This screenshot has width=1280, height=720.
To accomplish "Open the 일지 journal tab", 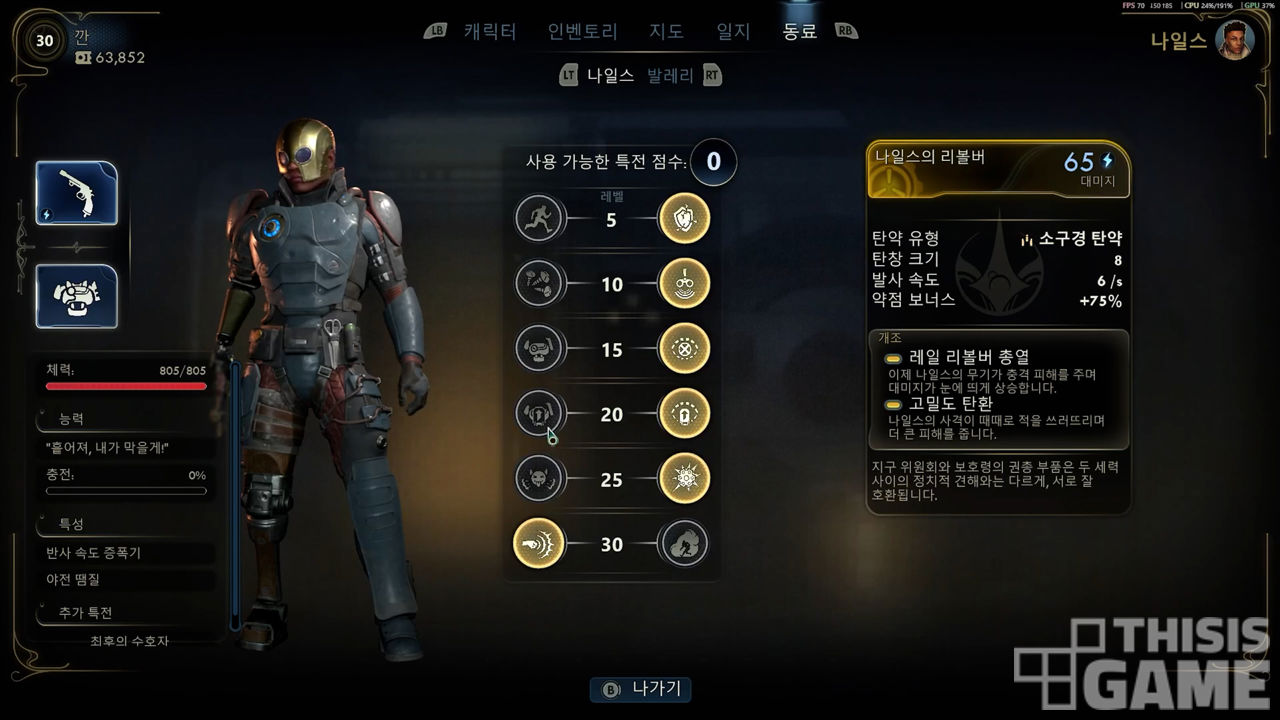I will click(733, 31).
